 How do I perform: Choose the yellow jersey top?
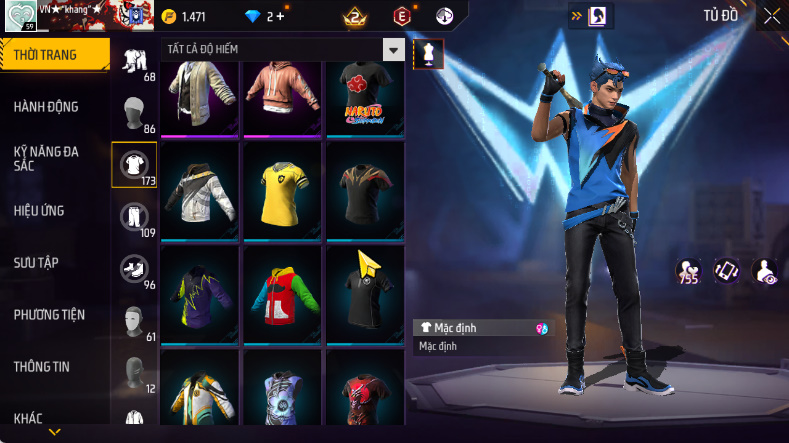coord(280,190)
